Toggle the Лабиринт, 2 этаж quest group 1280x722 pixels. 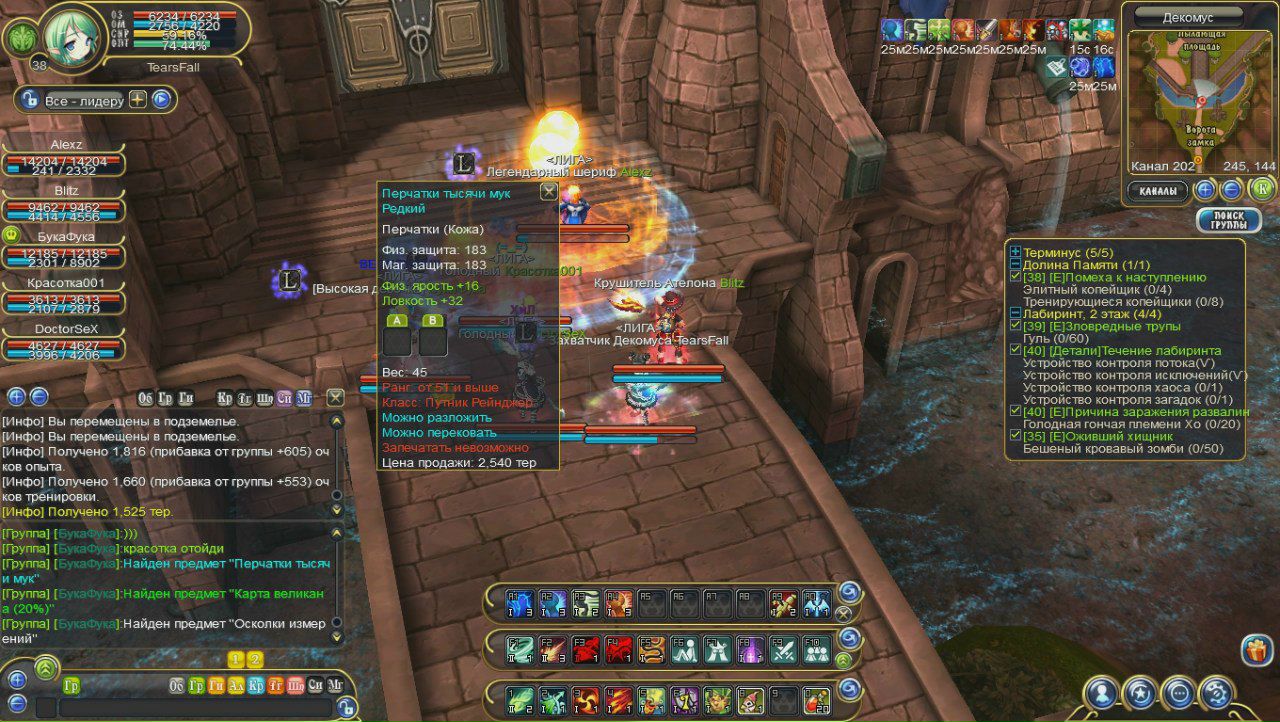tap(1015, 313)
